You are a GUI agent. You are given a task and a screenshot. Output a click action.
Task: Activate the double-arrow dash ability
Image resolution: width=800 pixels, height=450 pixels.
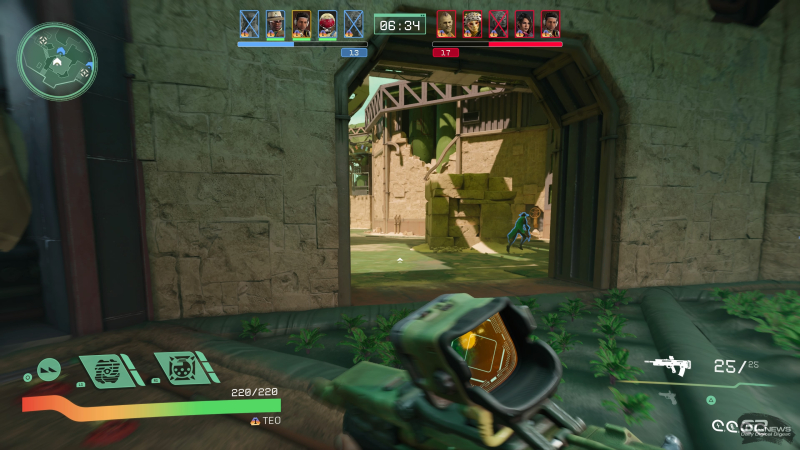coord(49,368)
